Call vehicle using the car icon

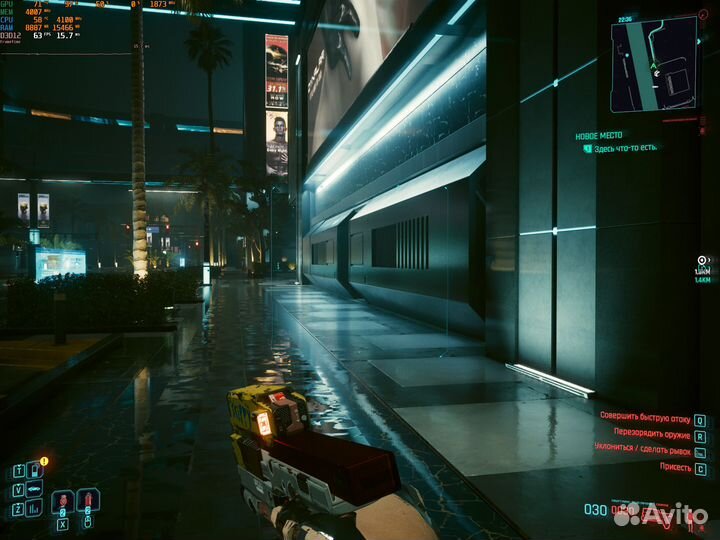click(34, 489)
